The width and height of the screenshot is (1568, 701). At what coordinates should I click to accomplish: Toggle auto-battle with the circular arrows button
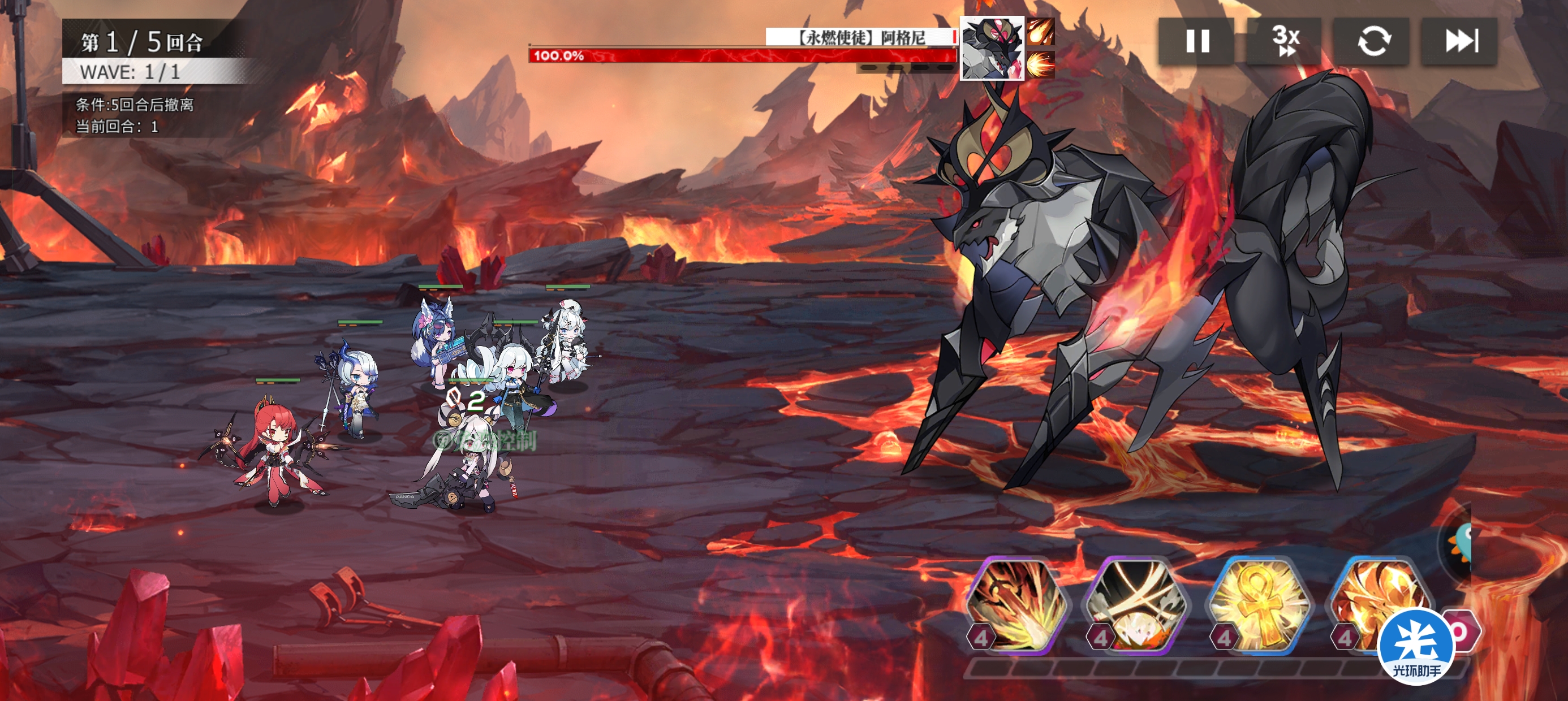(1373, 41)
